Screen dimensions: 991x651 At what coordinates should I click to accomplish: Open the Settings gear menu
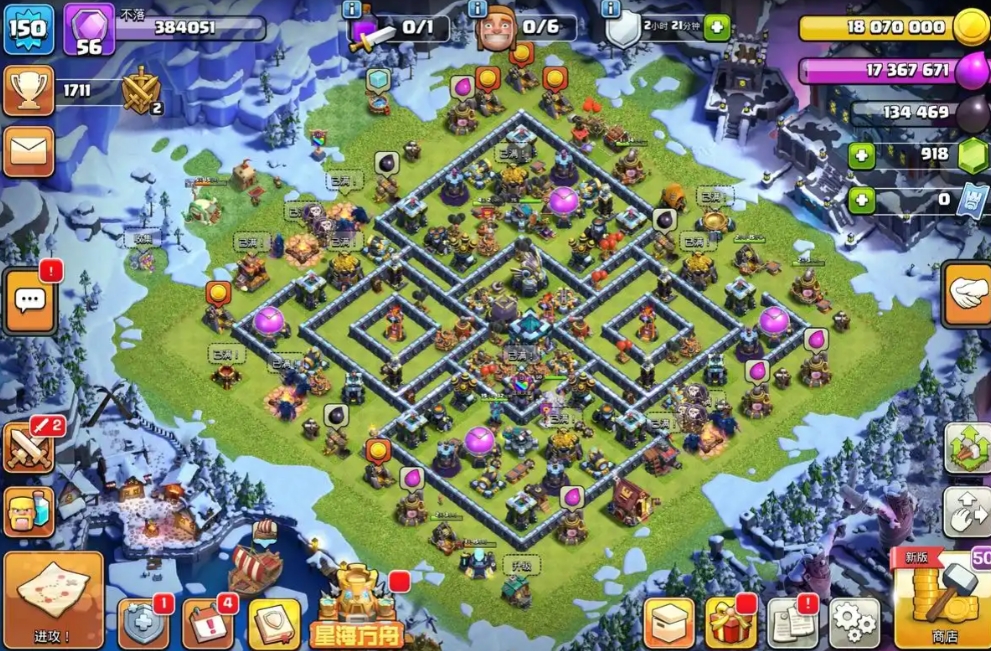[x=854, y=623]
